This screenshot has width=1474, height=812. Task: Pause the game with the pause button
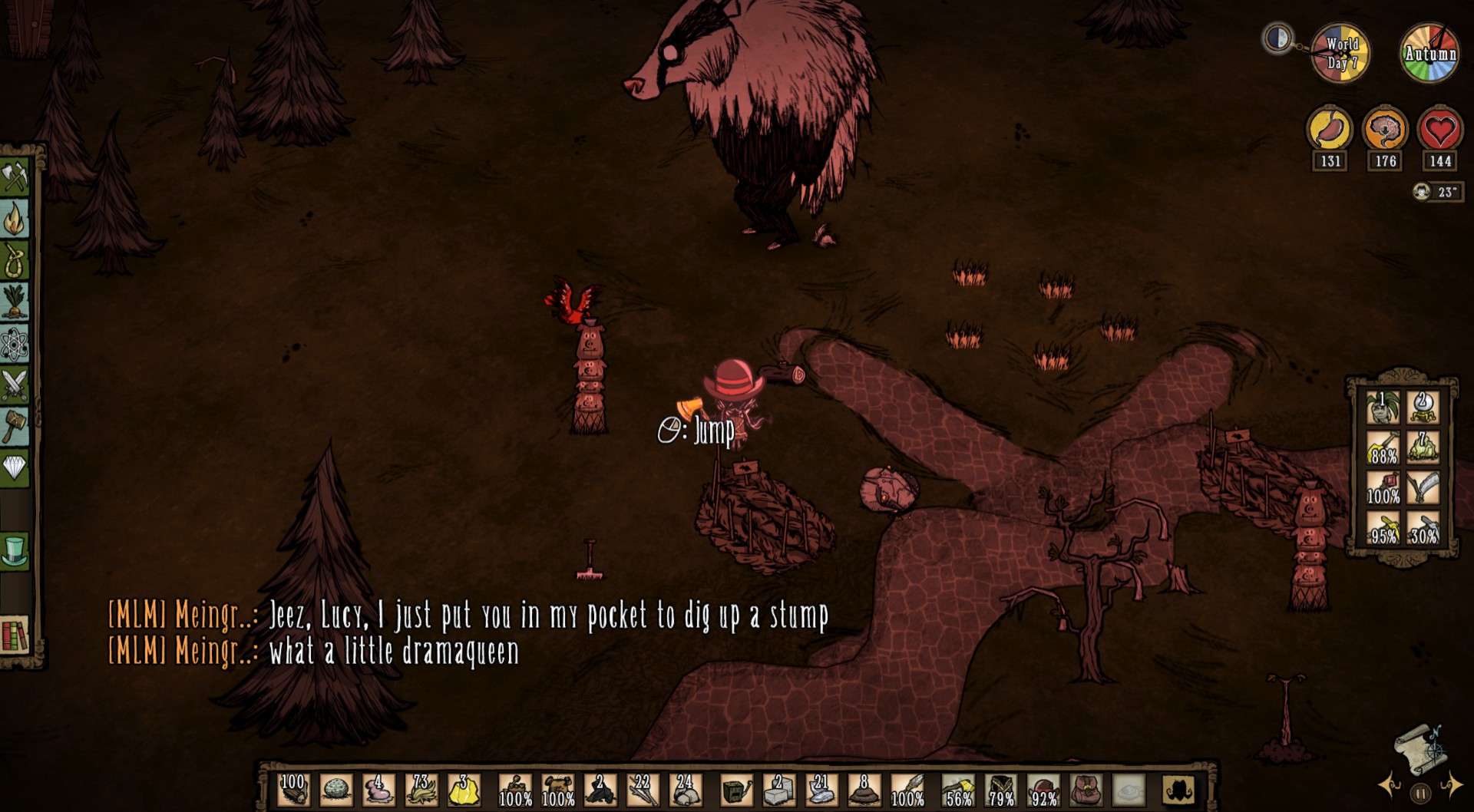[1420, 792]
